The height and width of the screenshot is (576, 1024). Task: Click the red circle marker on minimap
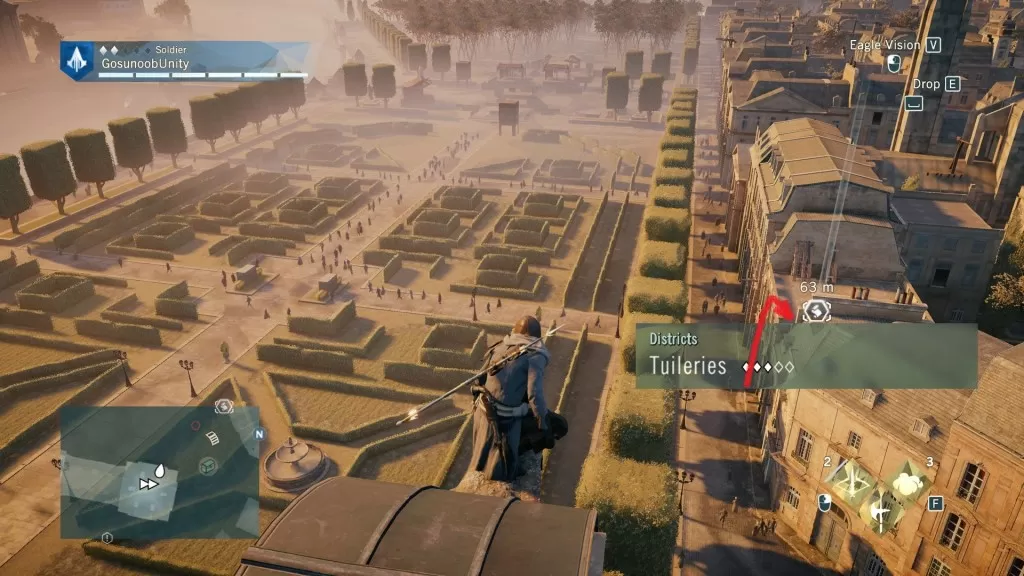196,426
